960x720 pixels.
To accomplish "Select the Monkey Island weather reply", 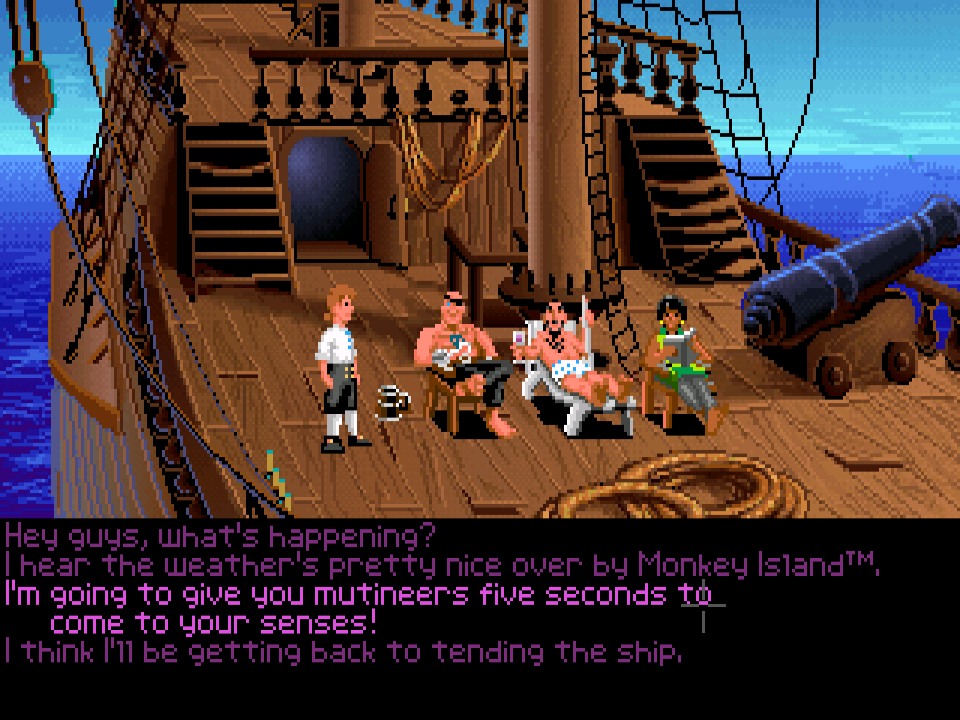I will [442, 565].
